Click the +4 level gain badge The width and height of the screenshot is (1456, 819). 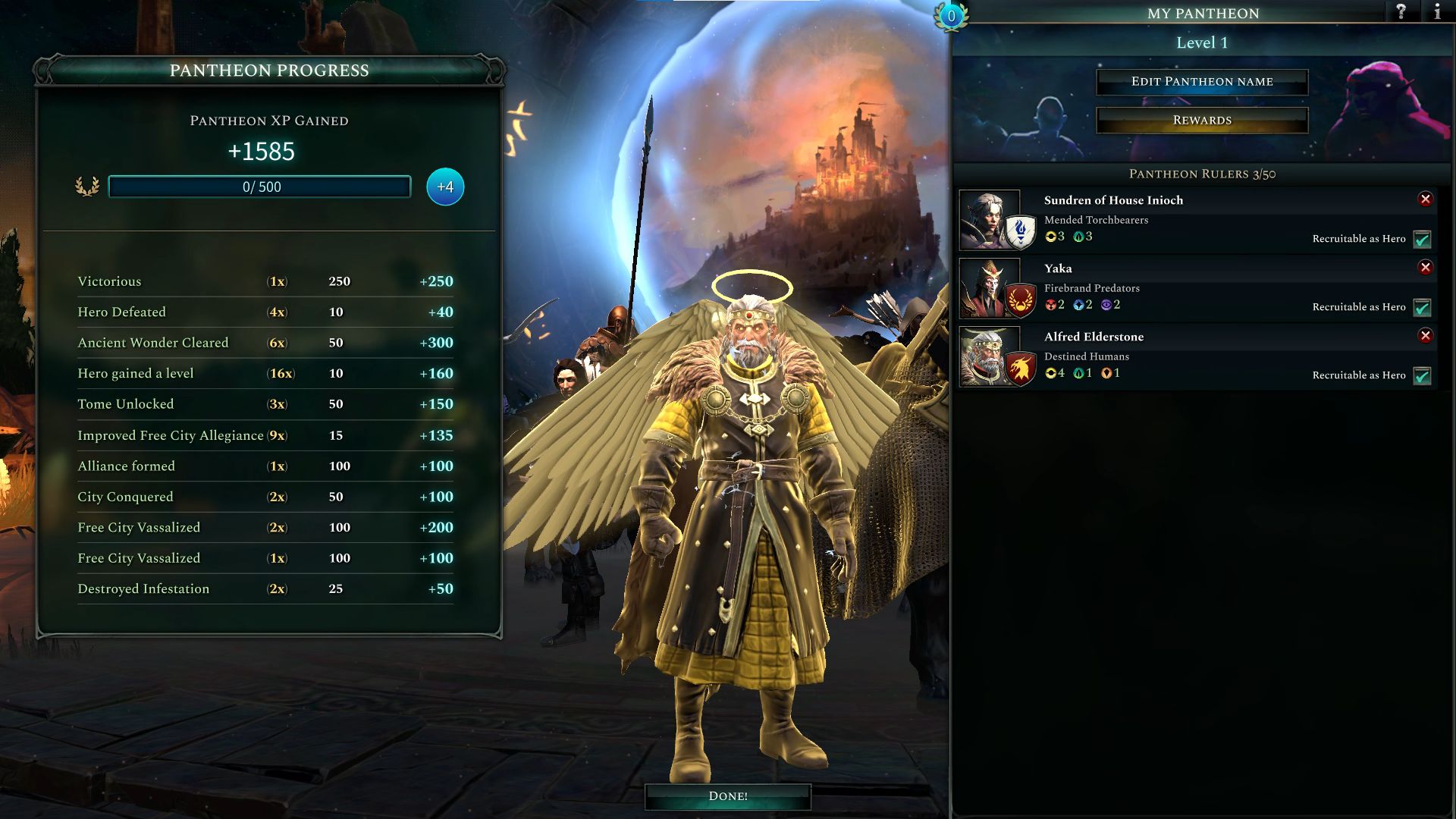tap(444, 187)
